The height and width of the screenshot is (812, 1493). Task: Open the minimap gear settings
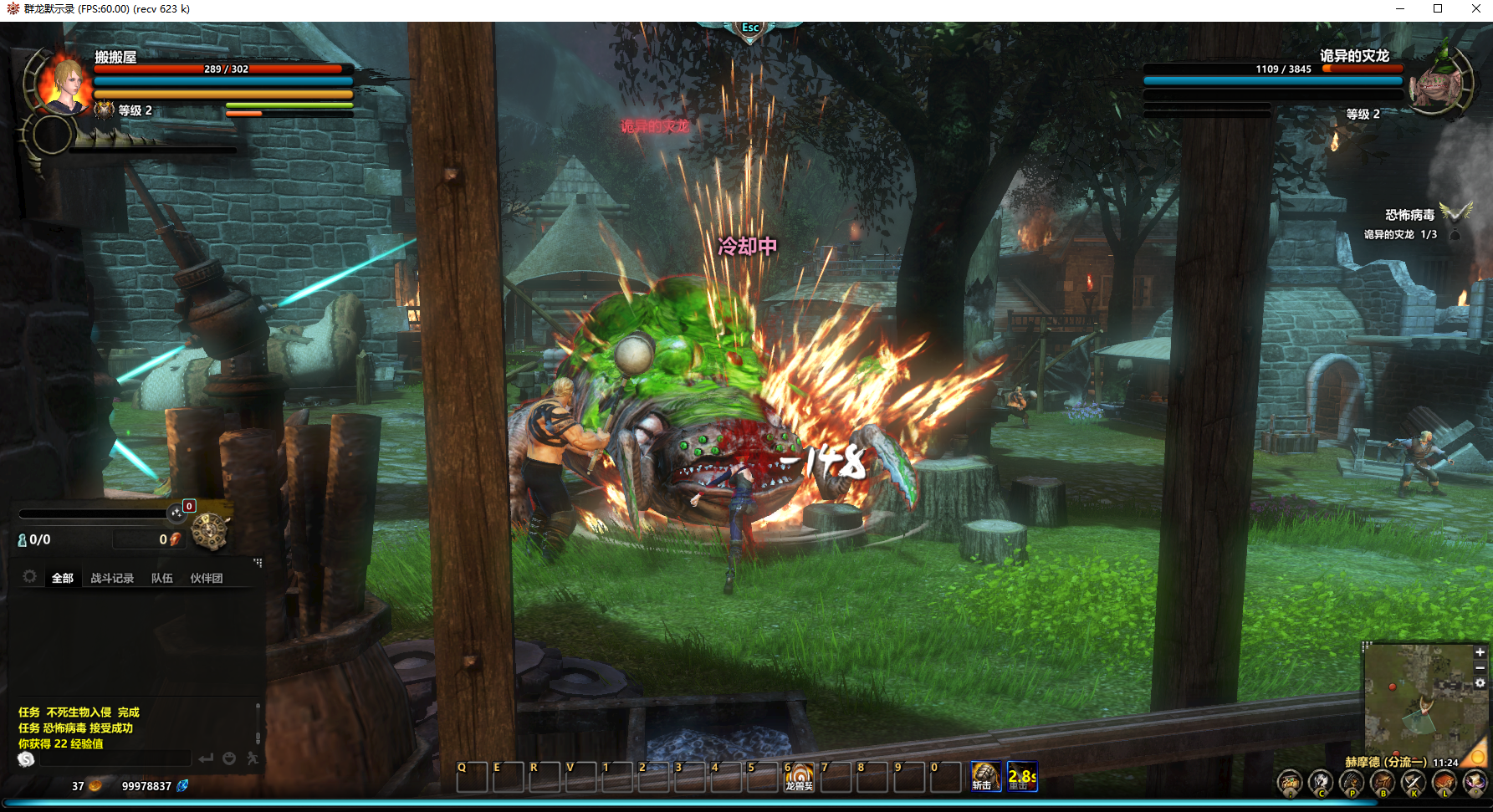point(1480,683)
